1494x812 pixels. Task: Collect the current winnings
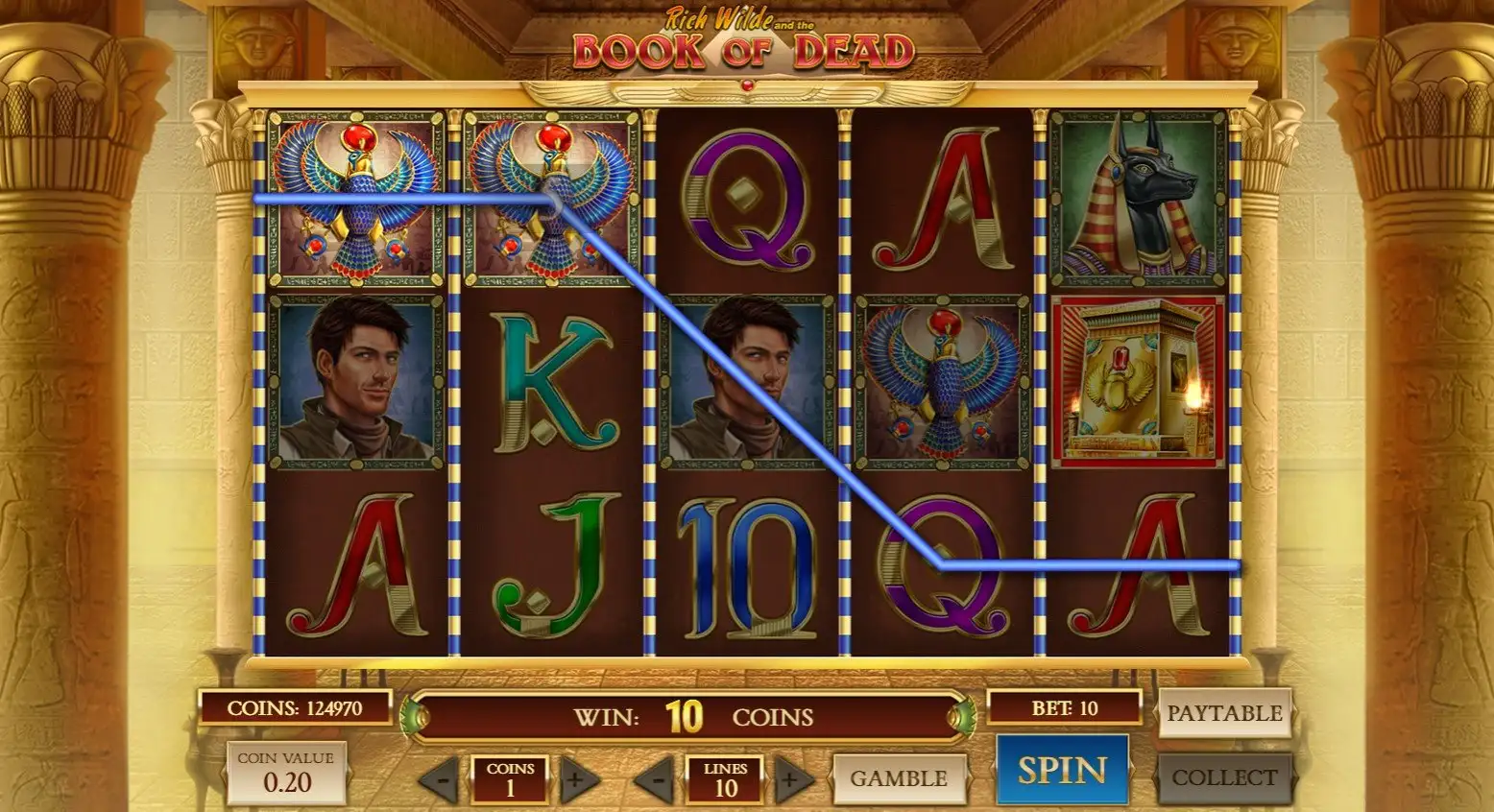click(x=1223, y=777)
